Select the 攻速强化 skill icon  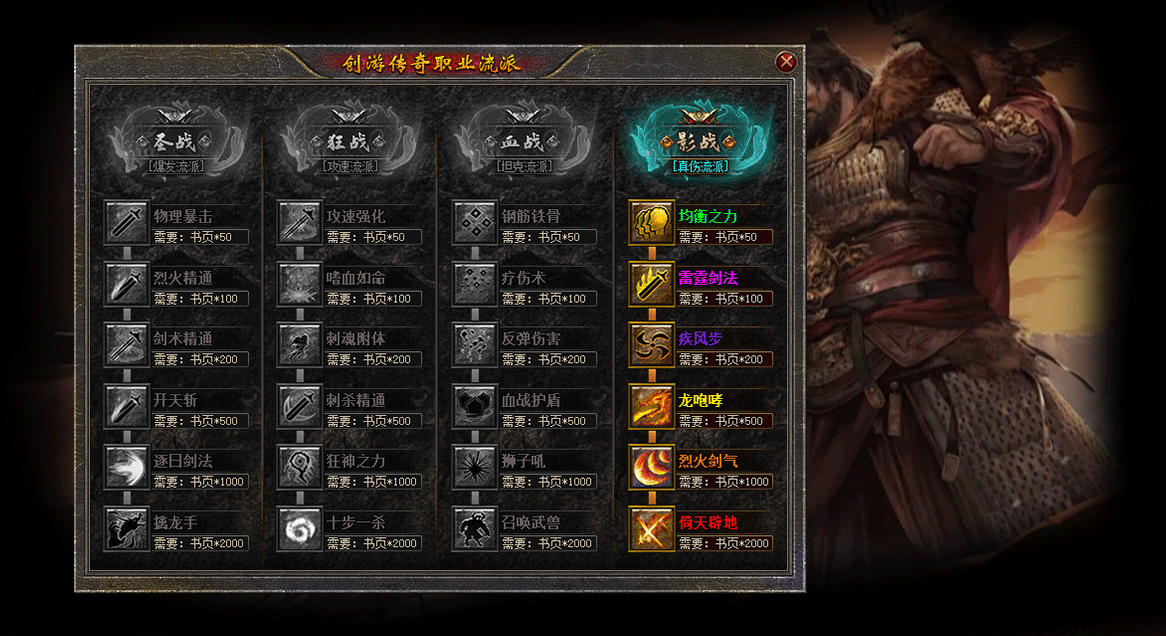click(x=300, y=223)
